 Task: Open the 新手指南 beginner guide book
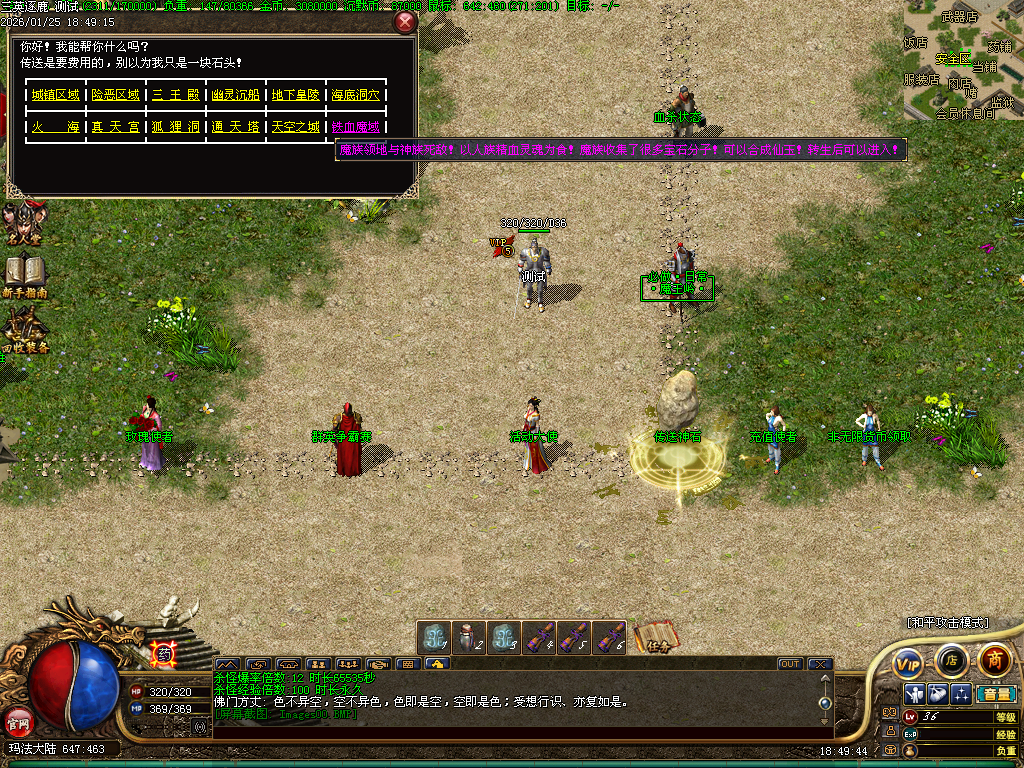pos(24,276)
